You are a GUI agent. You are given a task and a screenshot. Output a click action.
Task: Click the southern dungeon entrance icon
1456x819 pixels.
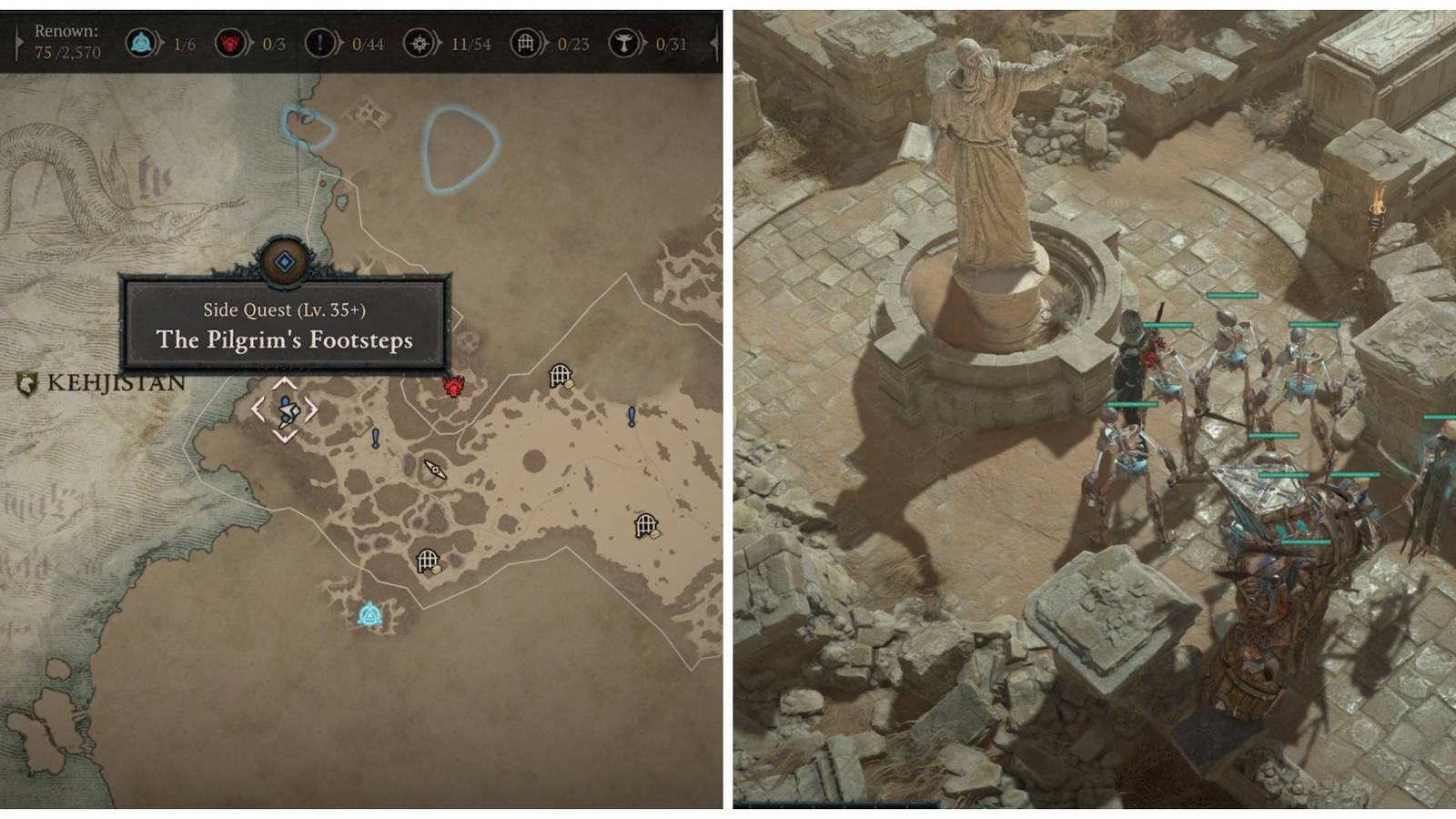[x=428, y=559]
